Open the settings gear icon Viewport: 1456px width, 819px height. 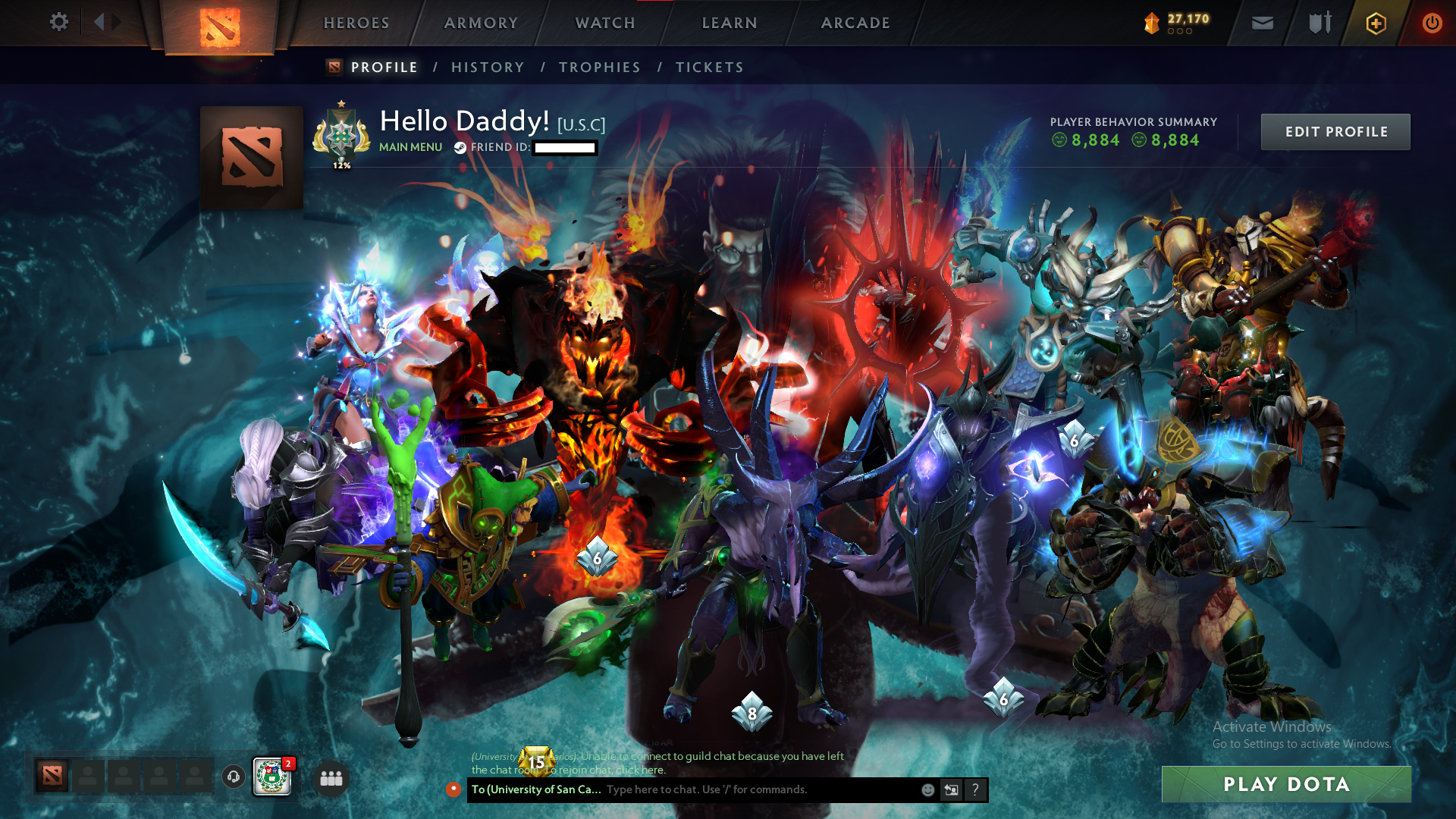(59, 23)
